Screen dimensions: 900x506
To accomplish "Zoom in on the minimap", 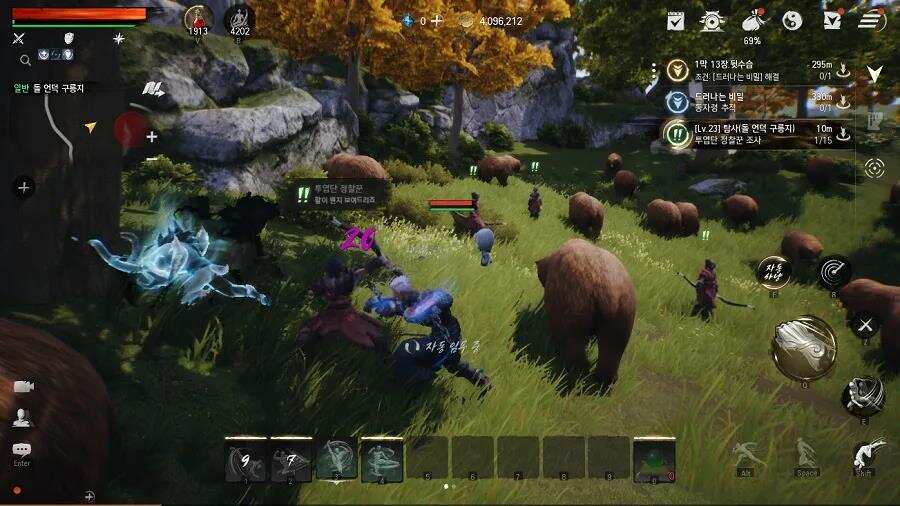I will coord(152,137).
